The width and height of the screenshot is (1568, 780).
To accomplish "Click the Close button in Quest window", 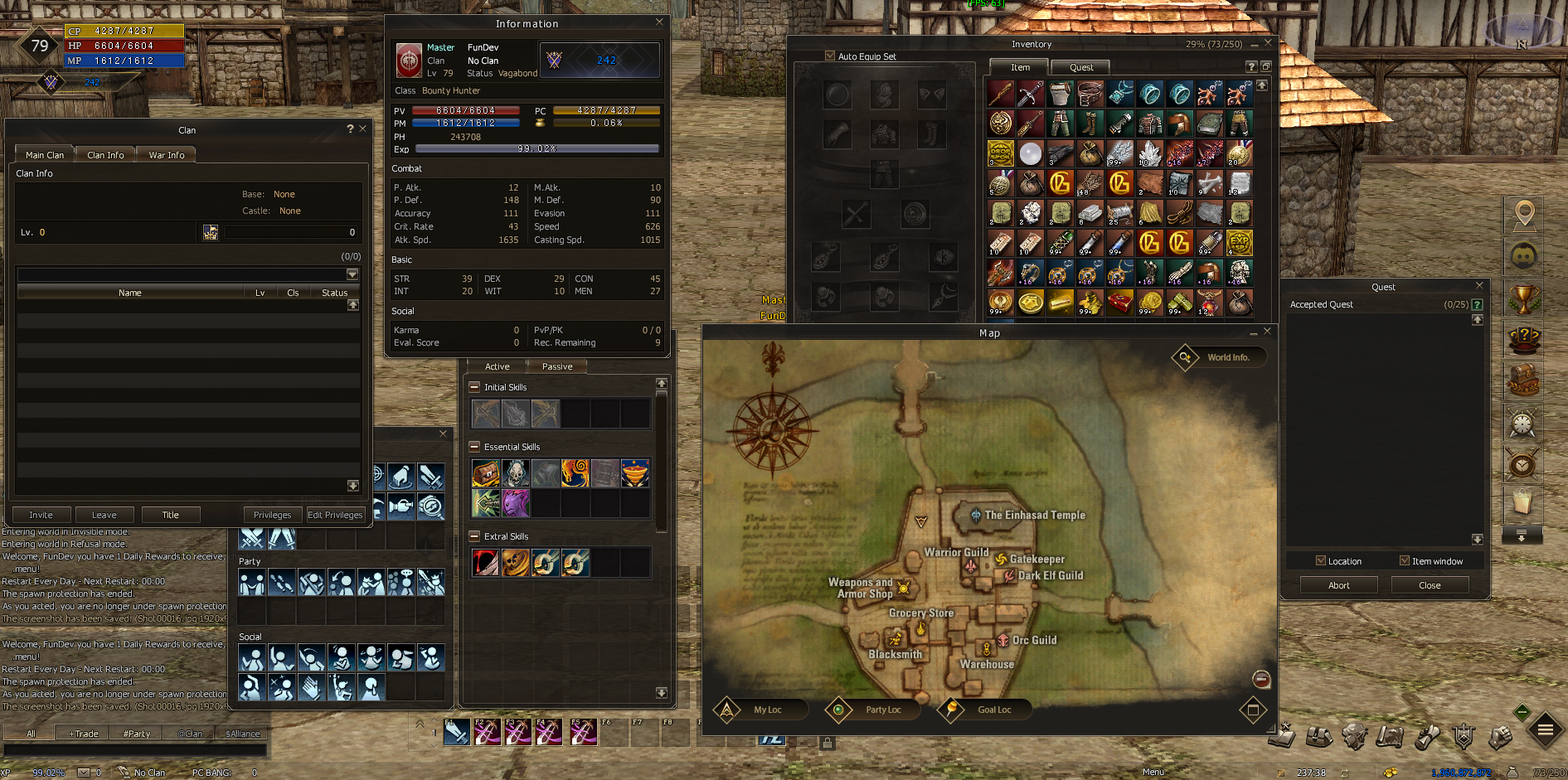I will pyautogui.click(x=1430, y=585).
